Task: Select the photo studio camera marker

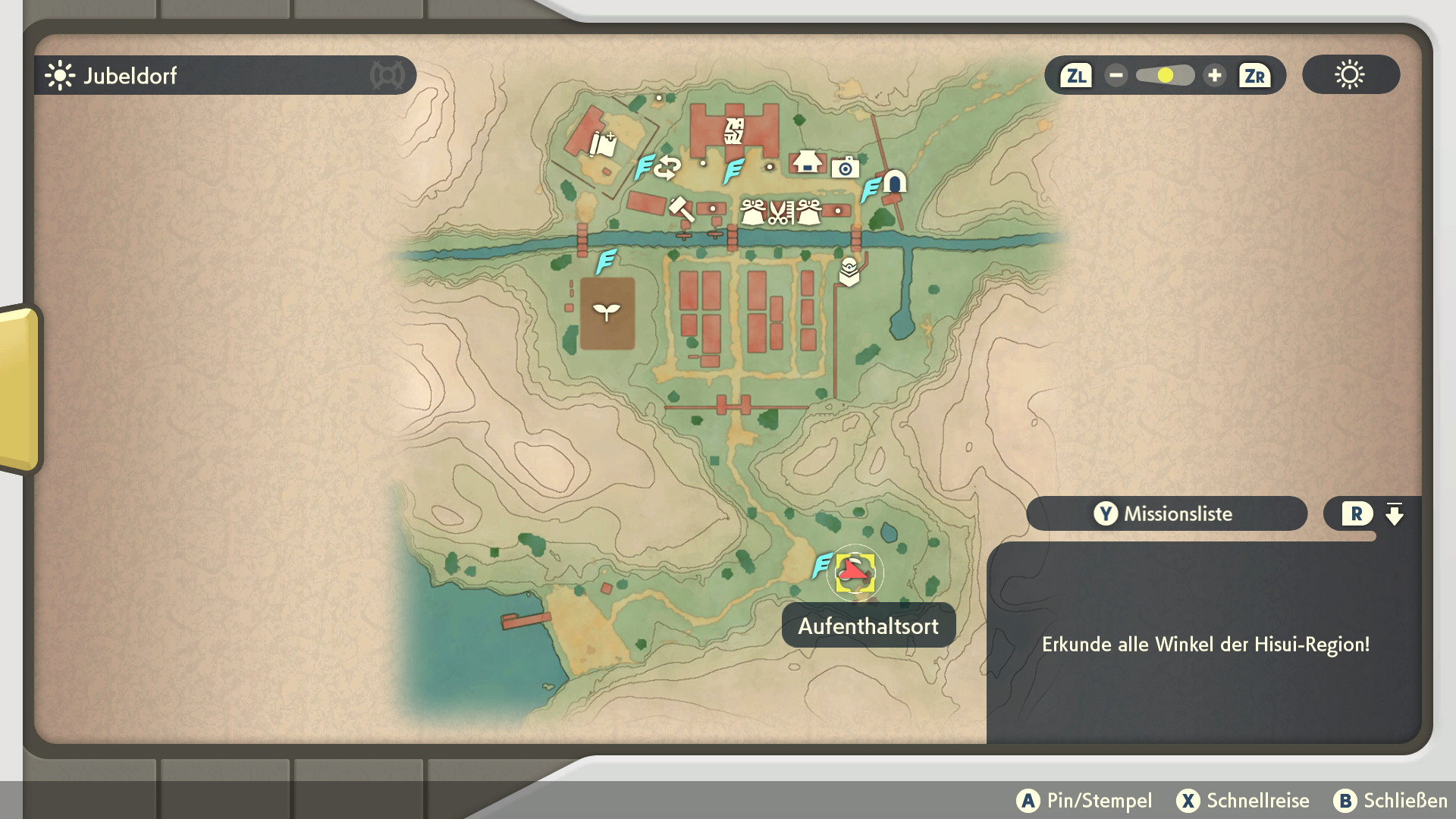Action: (845, 168)
